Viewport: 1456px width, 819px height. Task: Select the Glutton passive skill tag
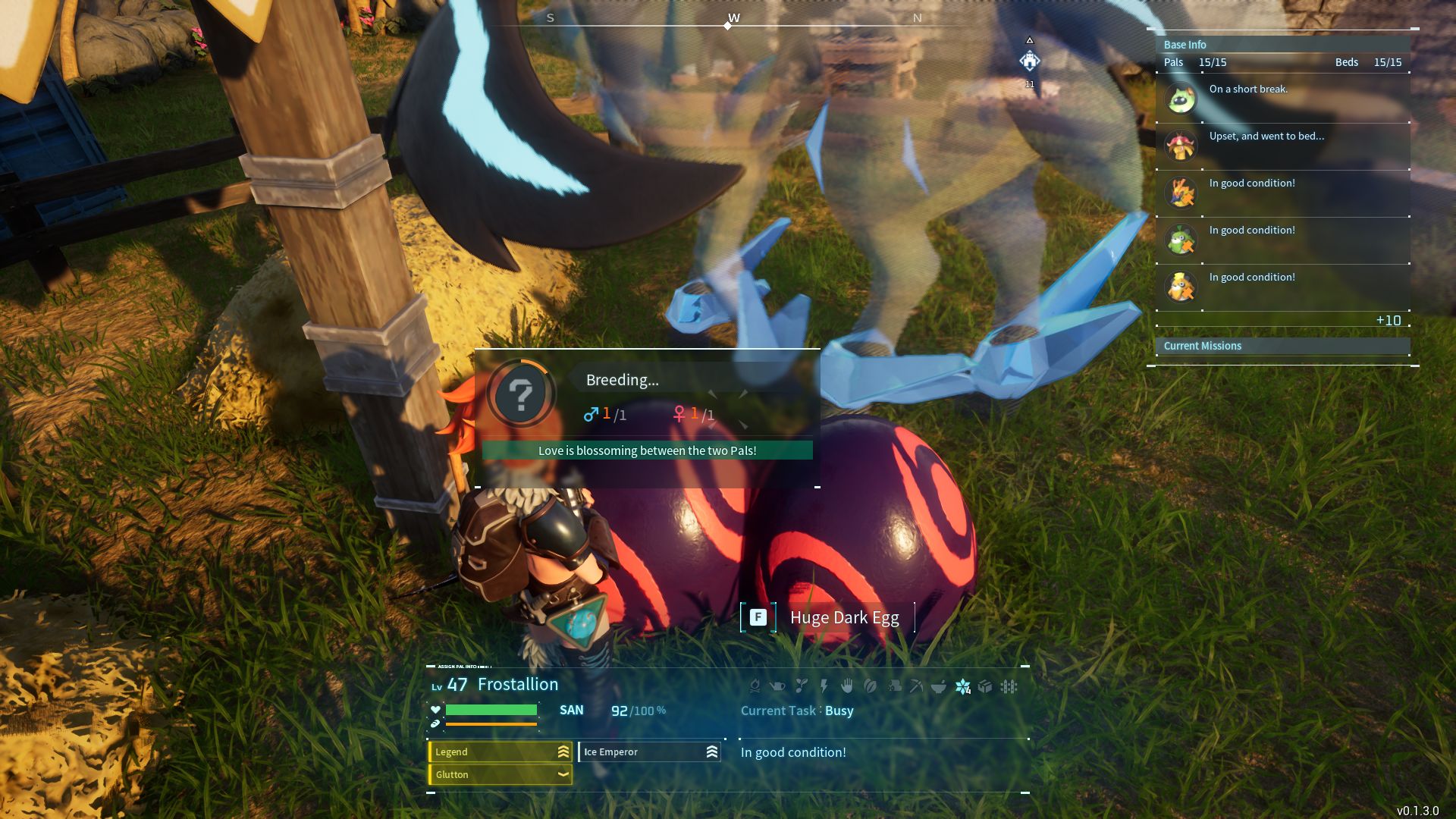coord(500,774)
